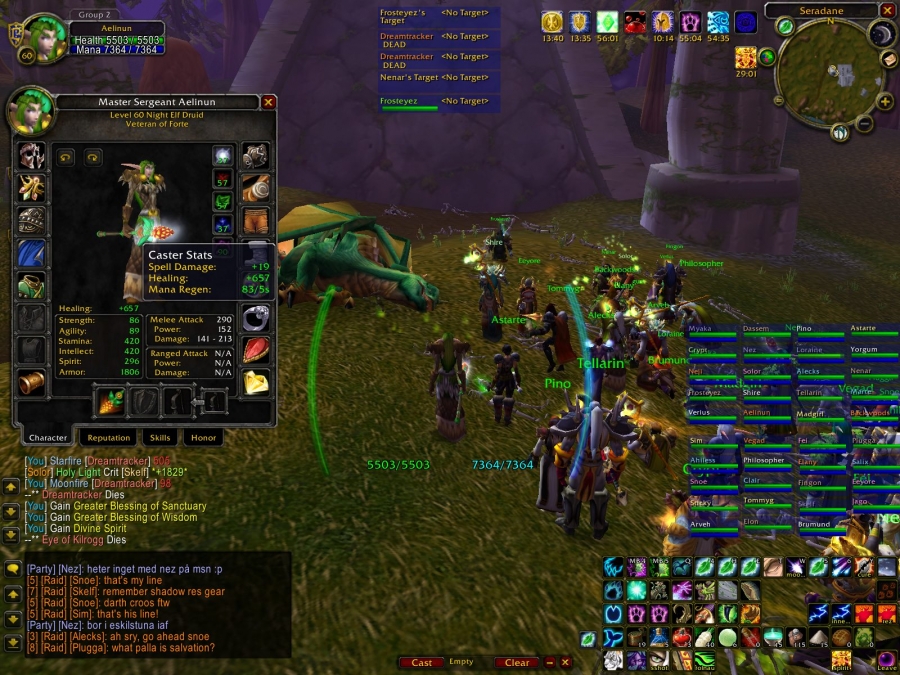Screen dimensions: 900x675
Task: Close the Seradane minimap header
Action: (888, 10)
